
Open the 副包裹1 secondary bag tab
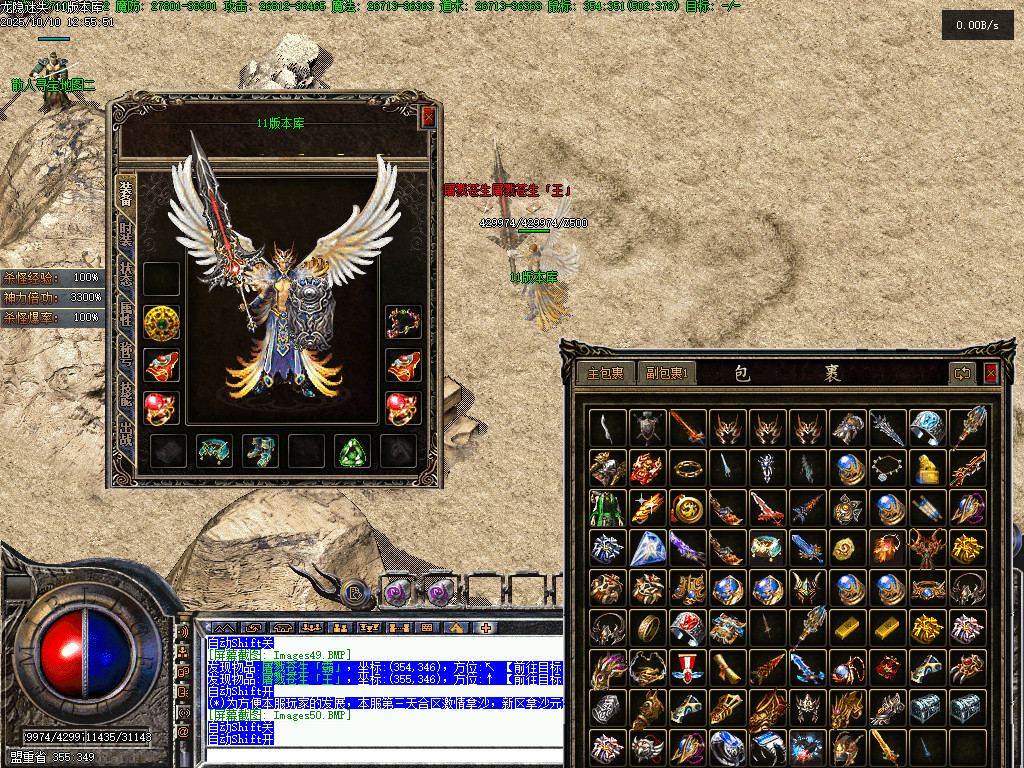666,373
